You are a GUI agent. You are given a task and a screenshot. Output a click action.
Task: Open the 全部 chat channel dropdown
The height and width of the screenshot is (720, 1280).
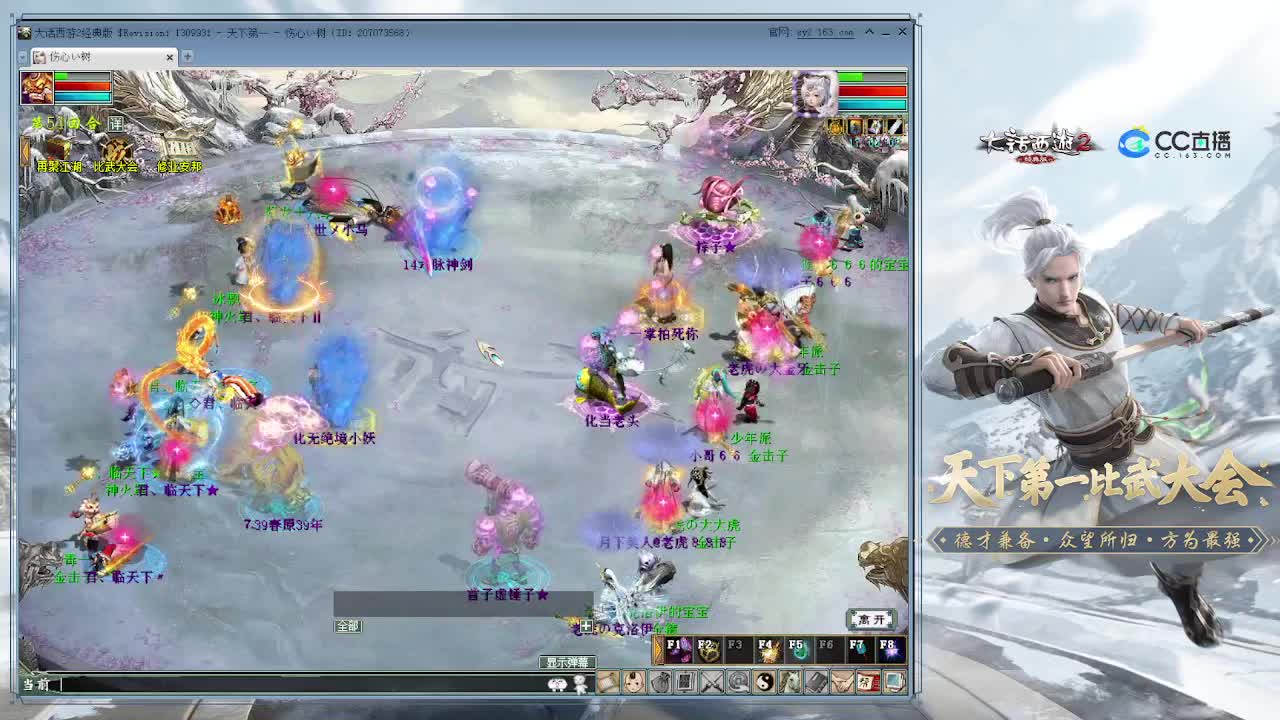tap(348, 625)
